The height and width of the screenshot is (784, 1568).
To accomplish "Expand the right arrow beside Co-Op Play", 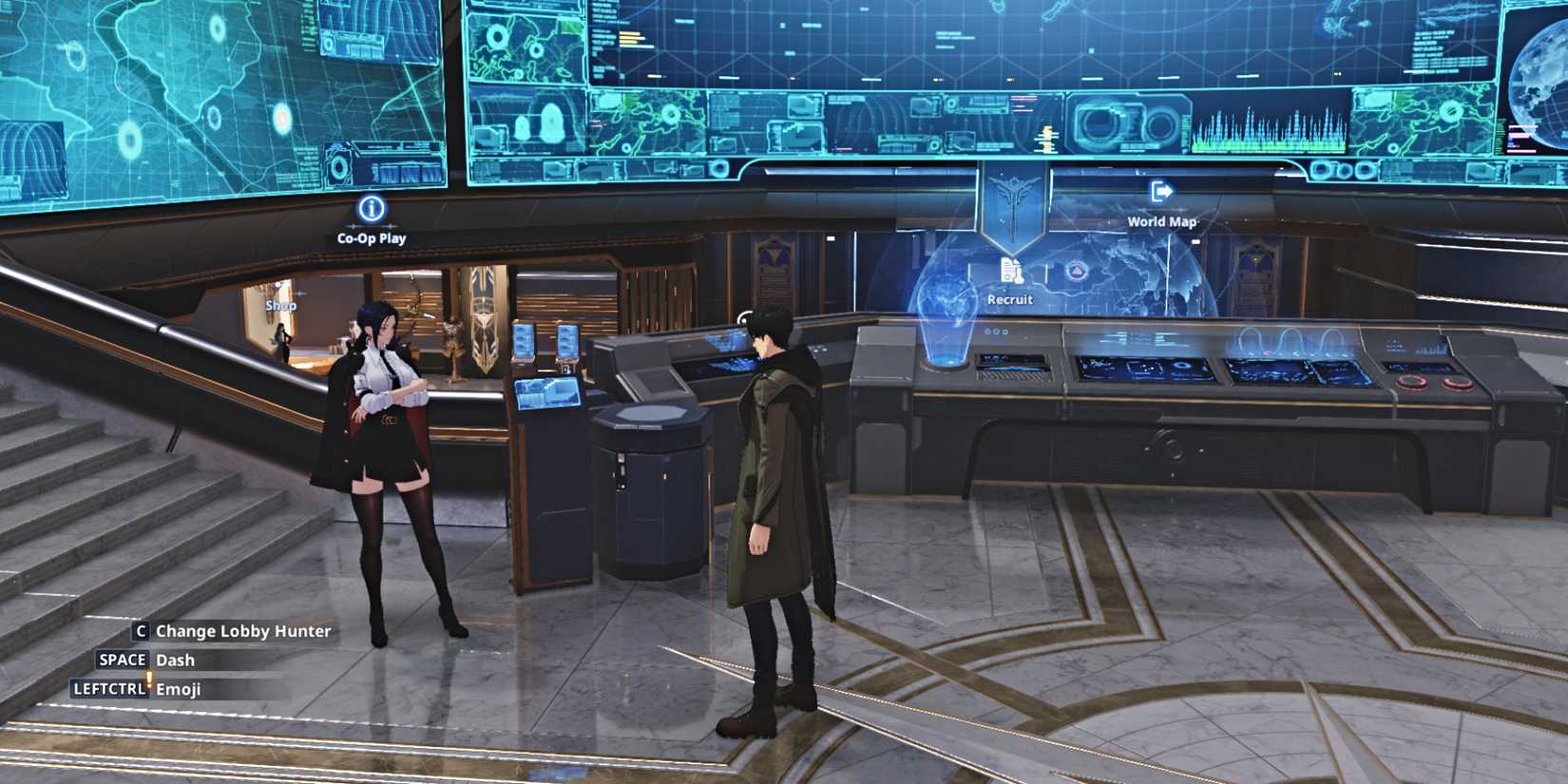I will 391,226.
